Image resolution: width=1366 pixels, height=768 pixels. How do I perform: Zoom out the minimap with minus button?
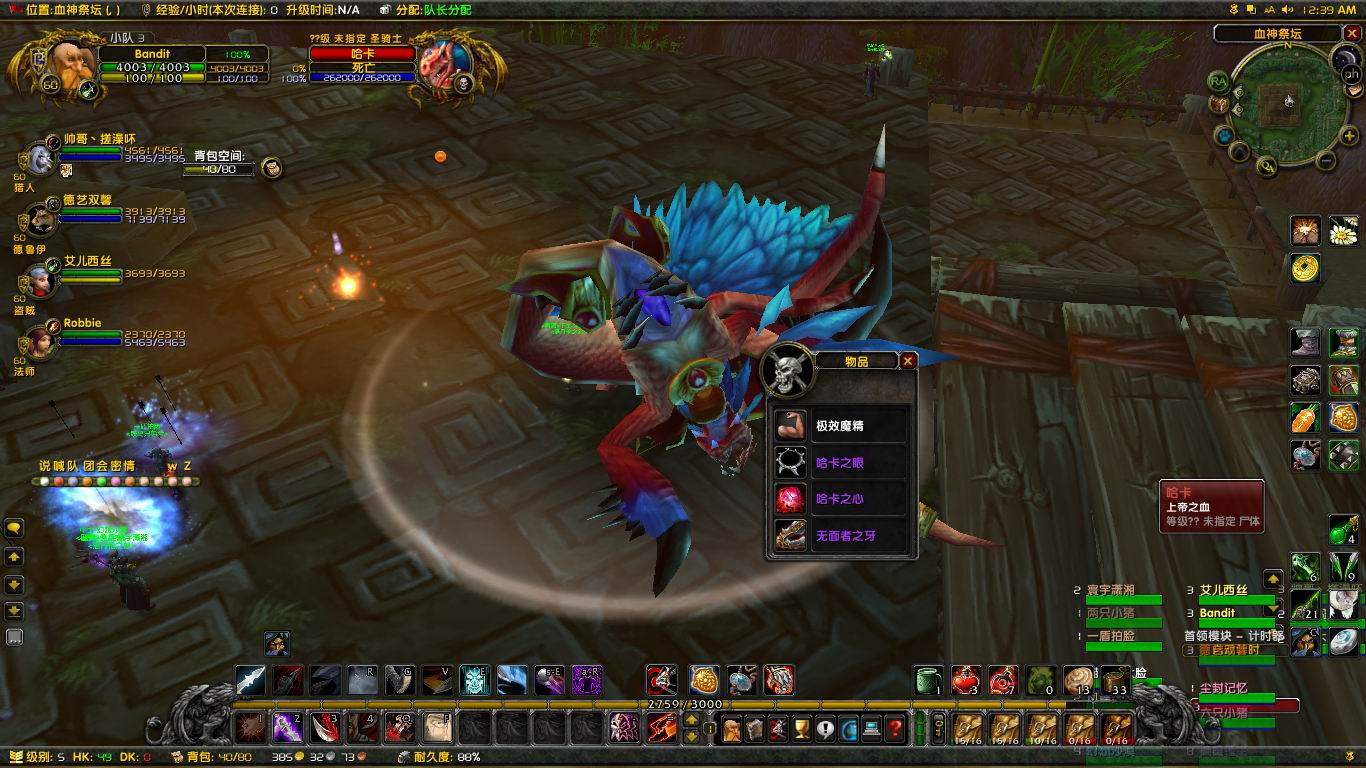[1326, 160]
